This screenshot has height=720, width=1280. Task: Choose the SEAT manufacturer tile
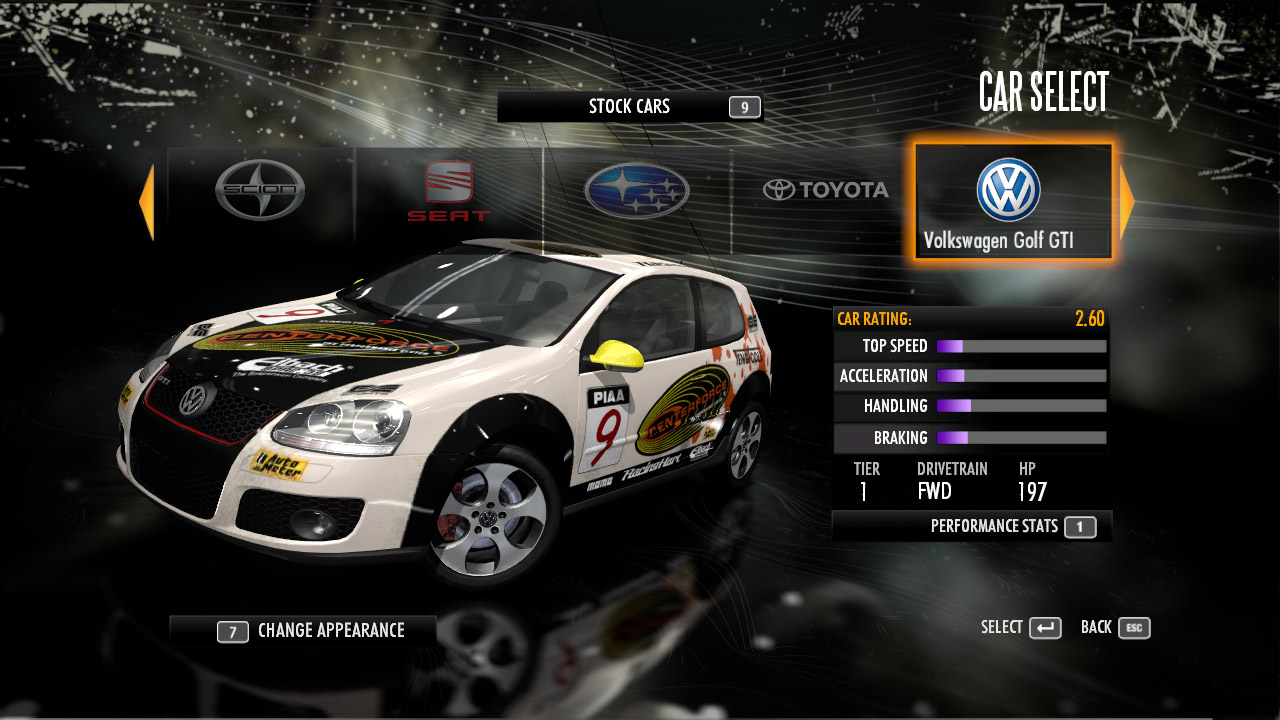448,192
